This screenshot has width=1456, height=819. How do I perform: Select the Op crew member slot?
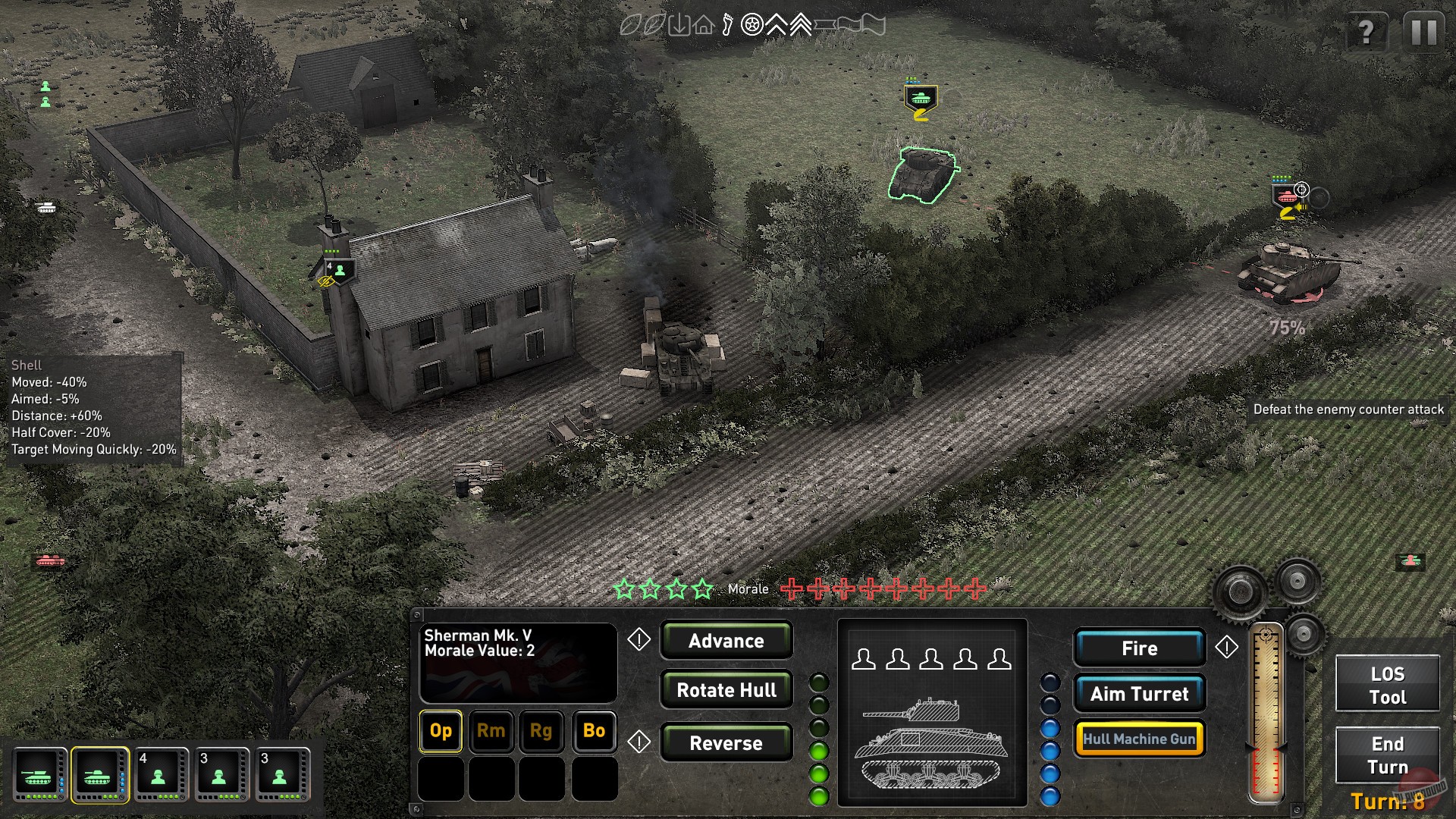point(440,732)
